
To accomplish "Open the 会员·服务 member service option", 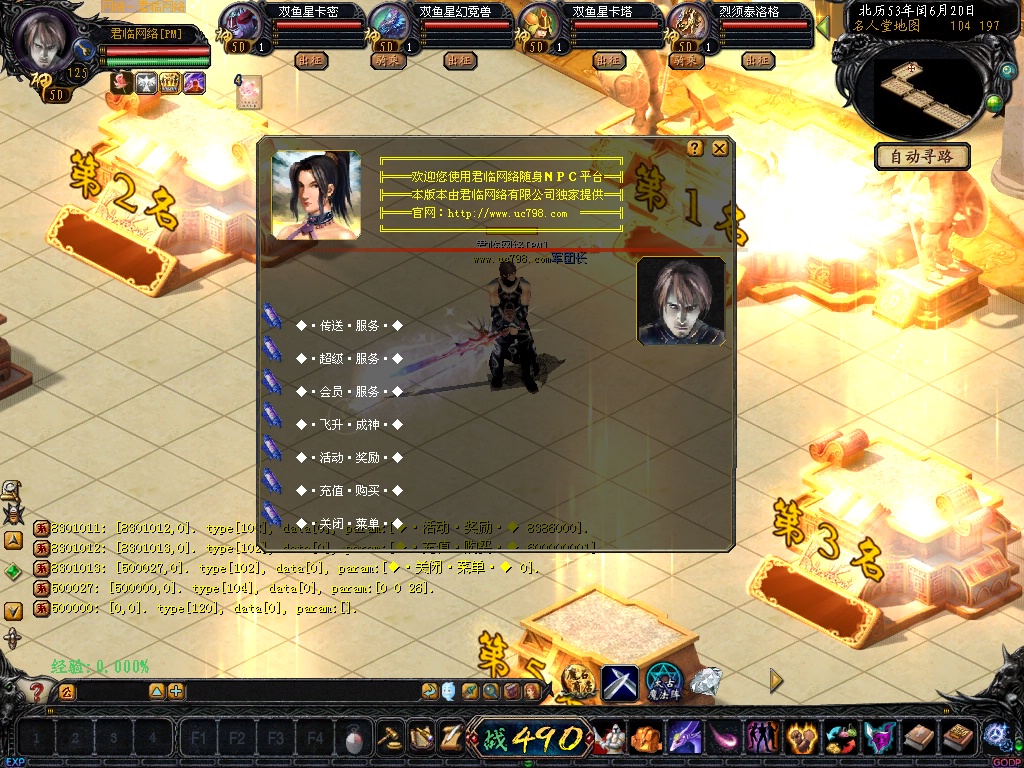I will [x=348, y=392].
